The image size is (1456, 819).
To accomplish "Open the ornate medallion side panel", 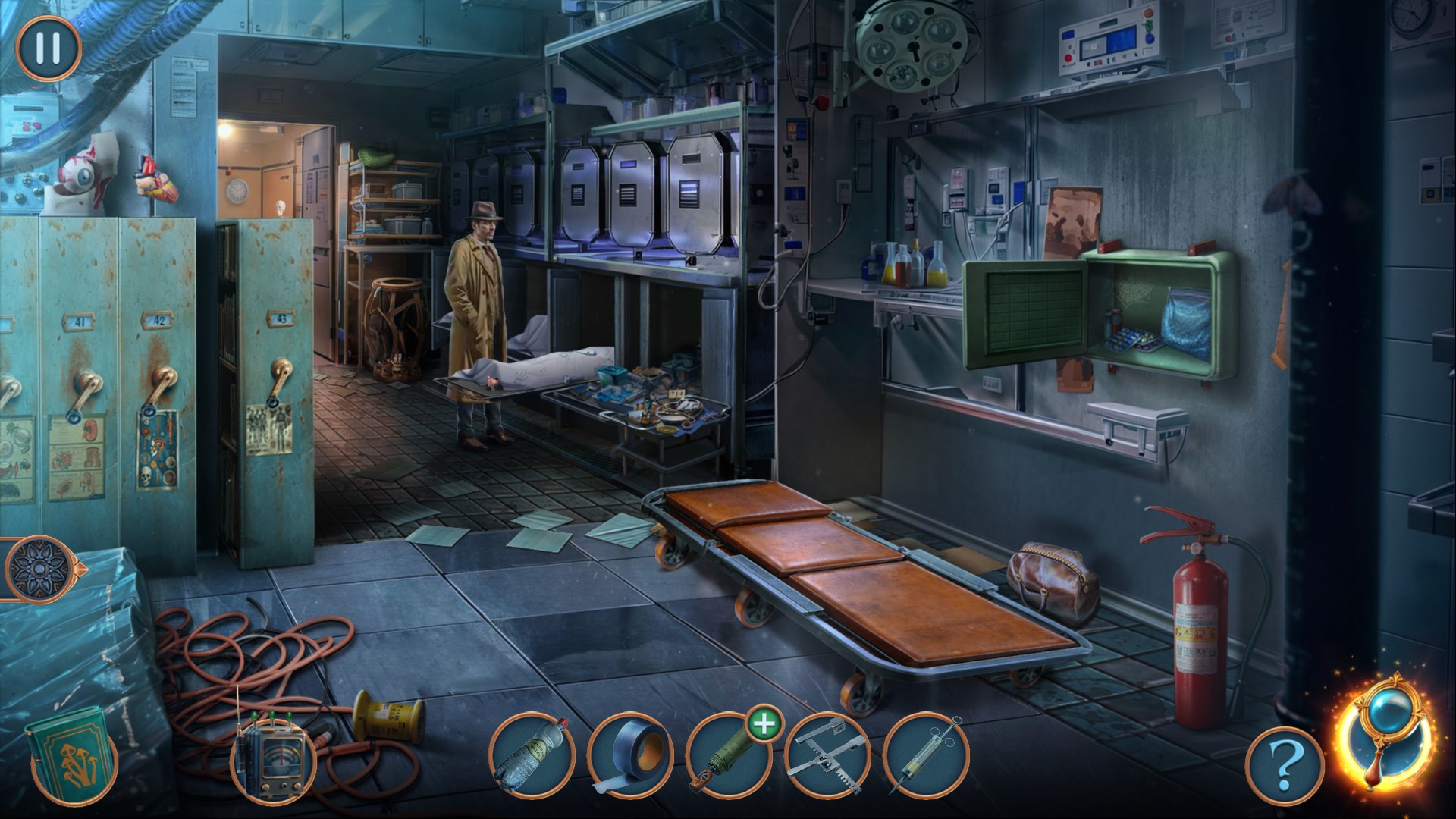I will 36,569.
